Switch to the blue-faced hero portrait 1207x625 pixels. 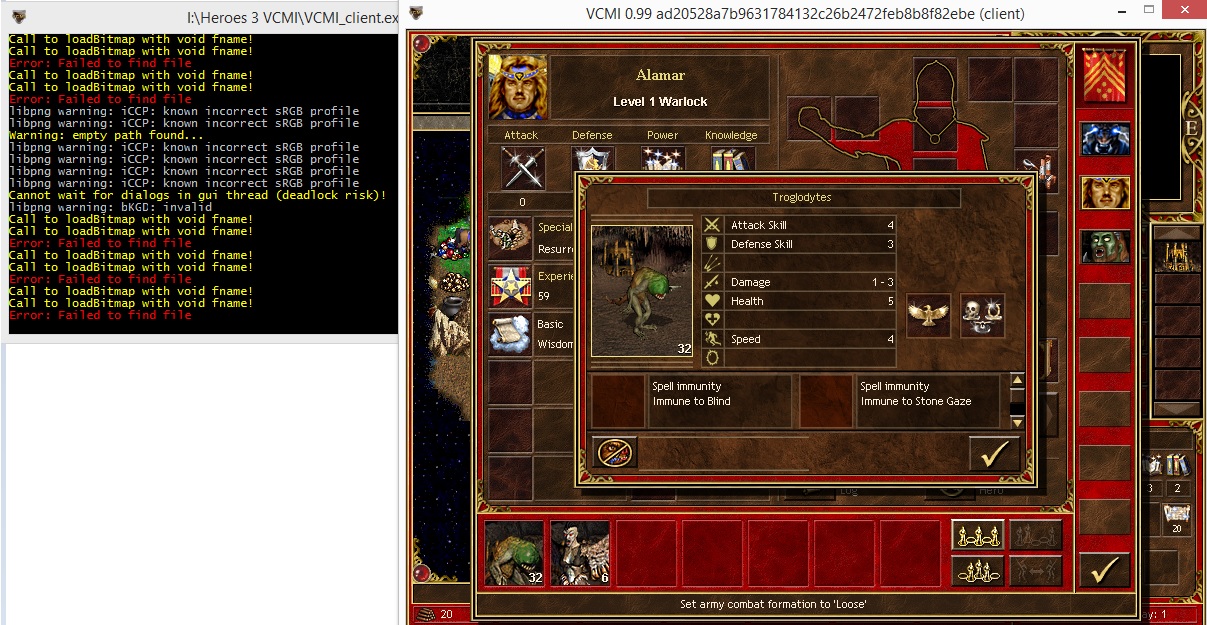pos(1104,139)
